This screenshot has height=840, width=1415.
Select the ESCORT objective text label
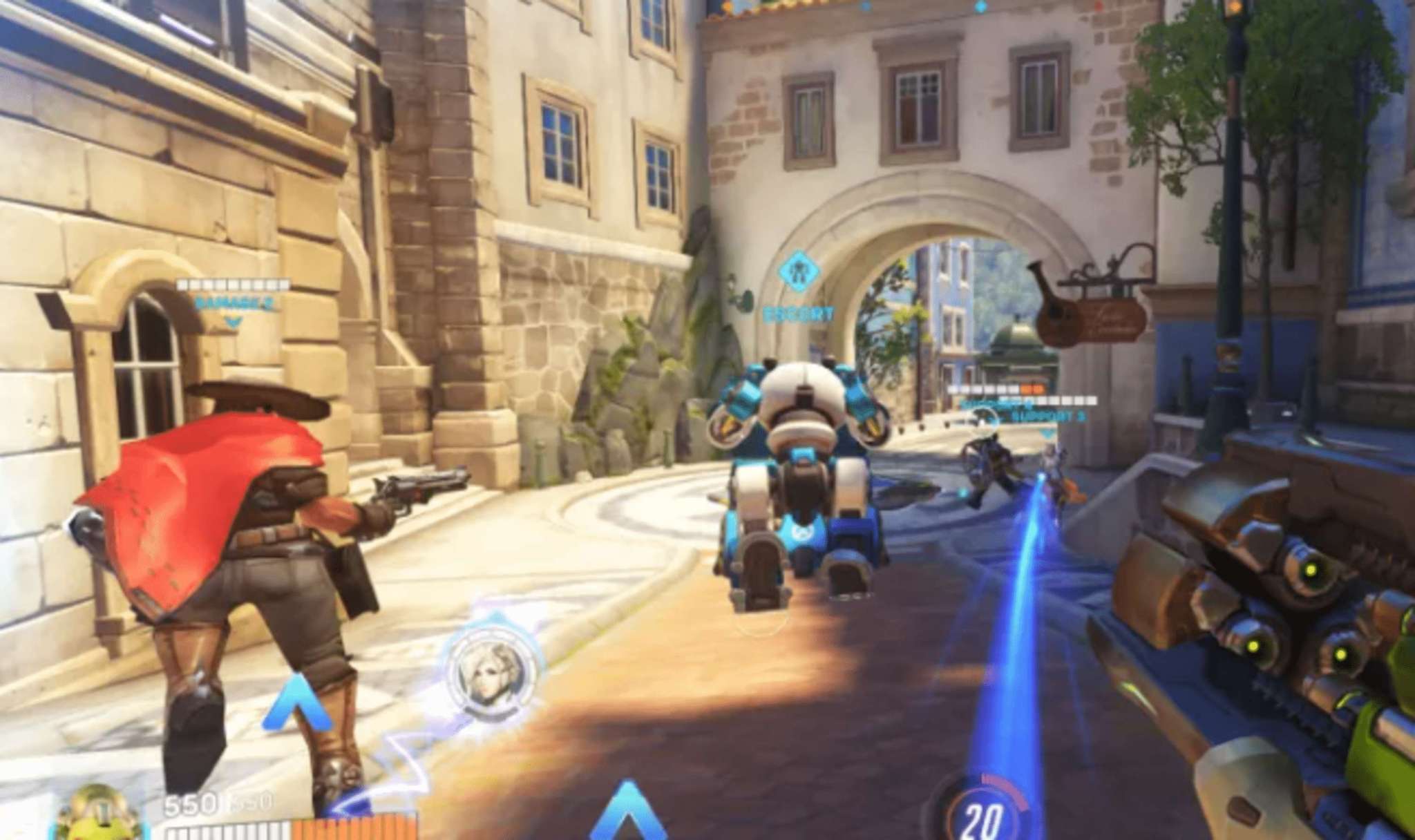[x=799, y=314]
